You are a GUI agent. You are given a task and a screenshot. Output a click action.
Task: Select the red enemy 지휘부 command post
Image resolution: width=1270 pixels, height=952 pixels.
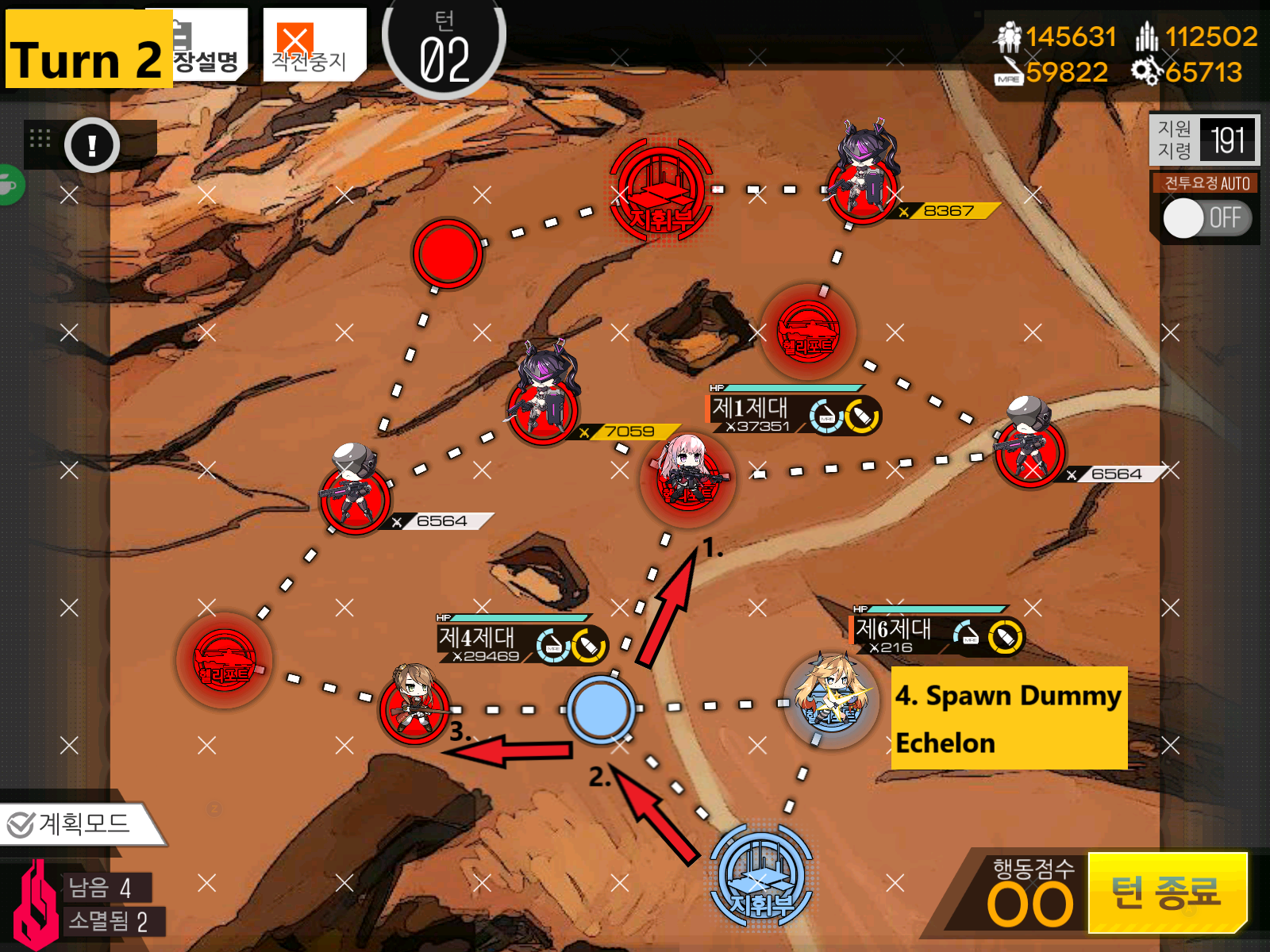pyautogui.click(x=660, y=190)
